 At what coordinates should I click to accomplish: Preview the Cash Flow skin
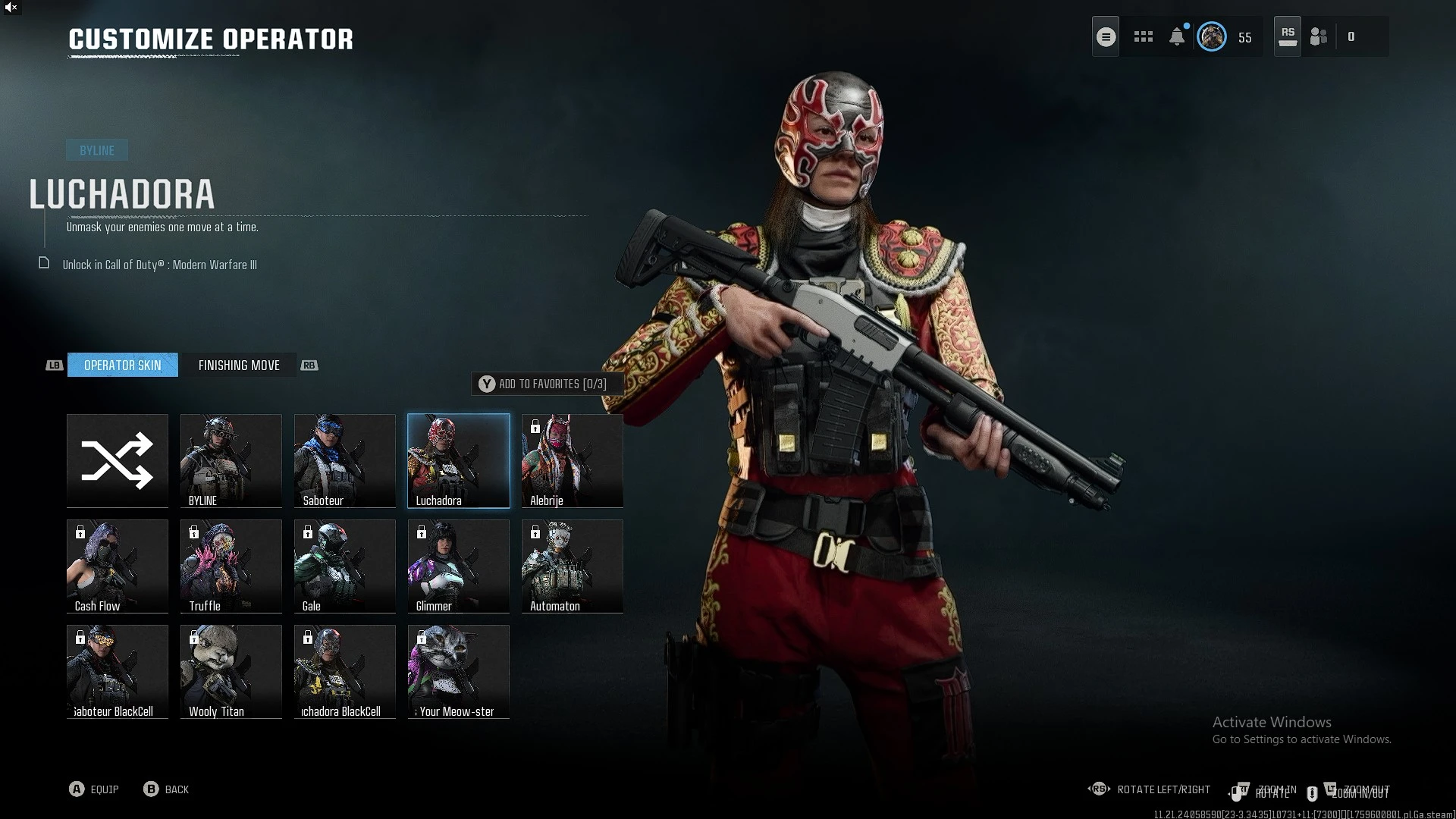point(118,566)
